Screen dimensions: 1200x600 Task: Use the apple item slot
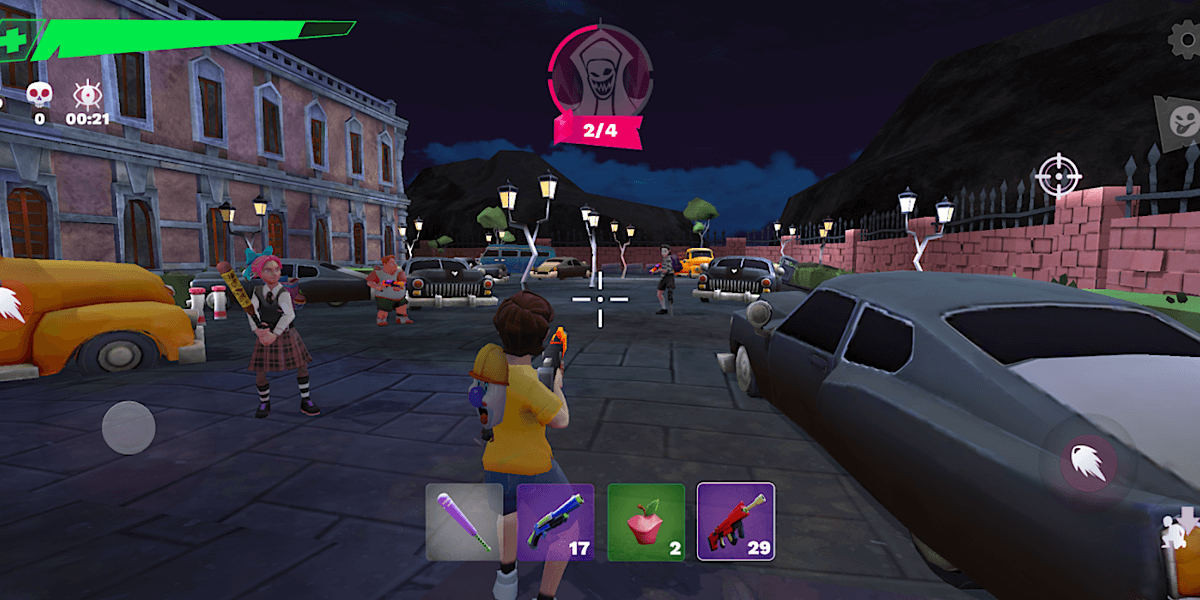(646, 522)
